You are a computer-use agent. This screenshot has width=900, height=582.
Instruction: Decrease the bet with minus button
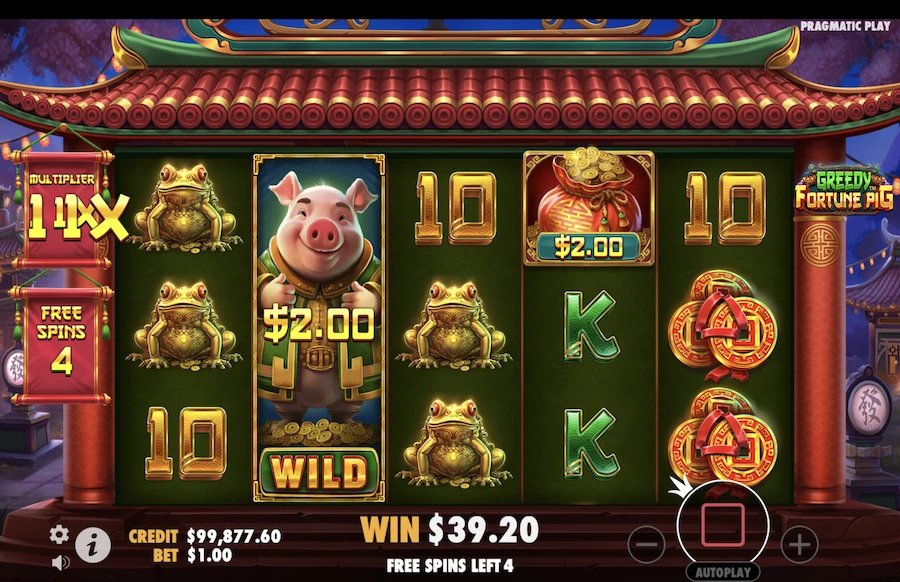(648, 544)
